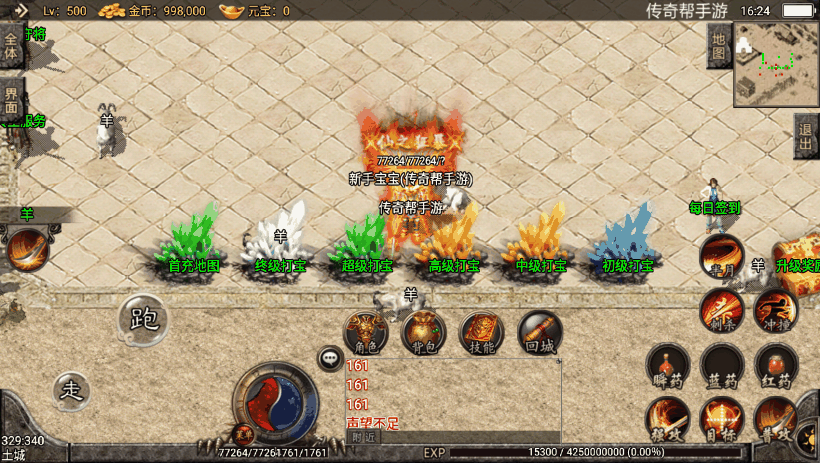Open the 背包 bag inventory
The width and height of the screenshot is (820, 463).
(424, 332)
